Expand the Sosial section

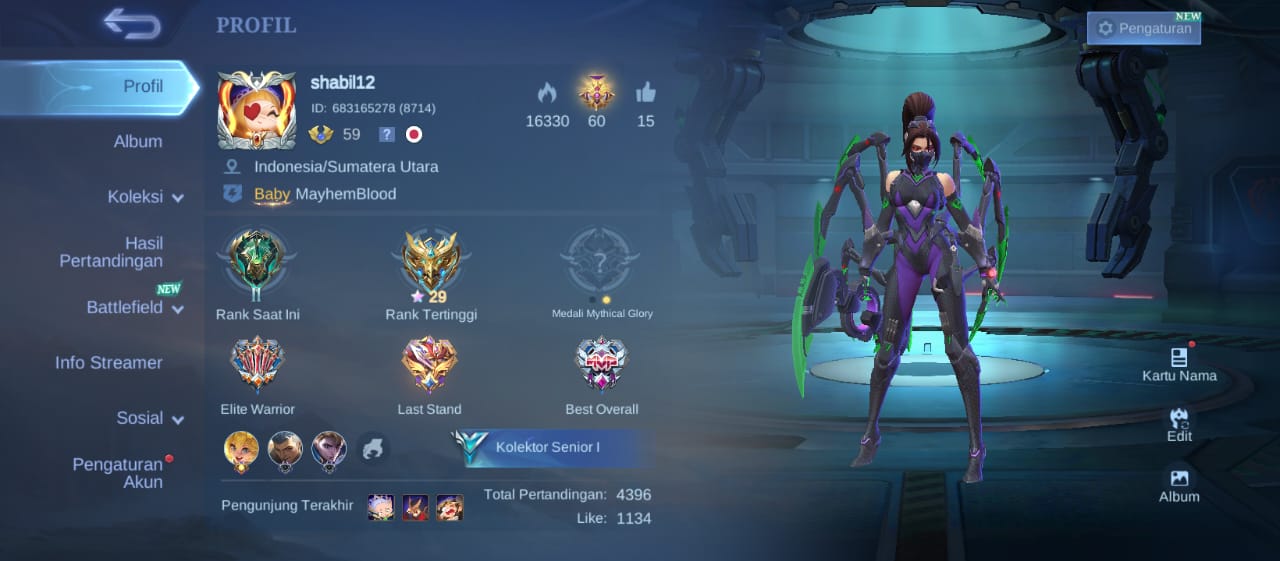click(x=149, y=418)
